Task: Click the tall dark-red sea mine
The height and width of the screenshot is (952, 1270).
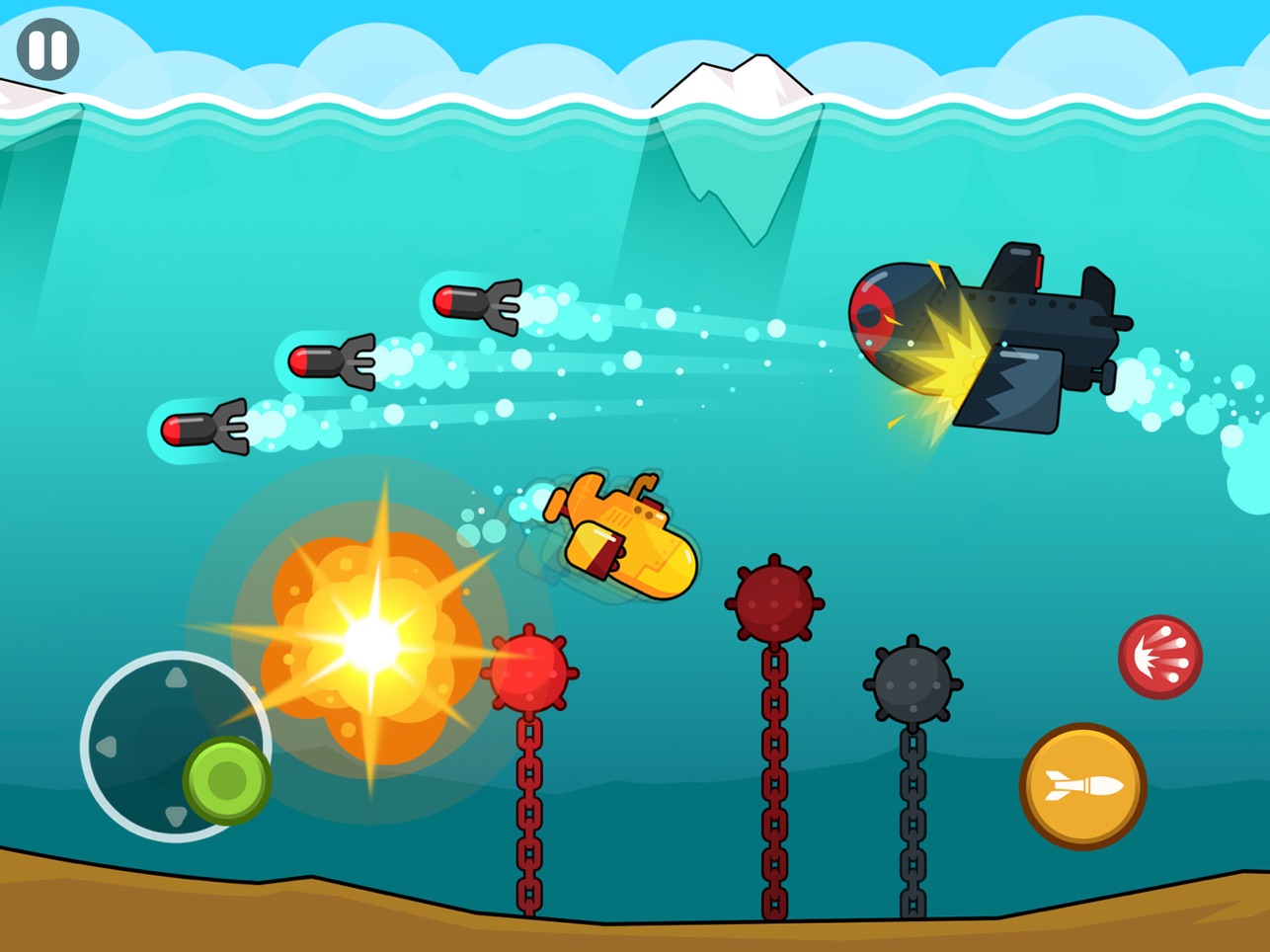Action: 772,600
